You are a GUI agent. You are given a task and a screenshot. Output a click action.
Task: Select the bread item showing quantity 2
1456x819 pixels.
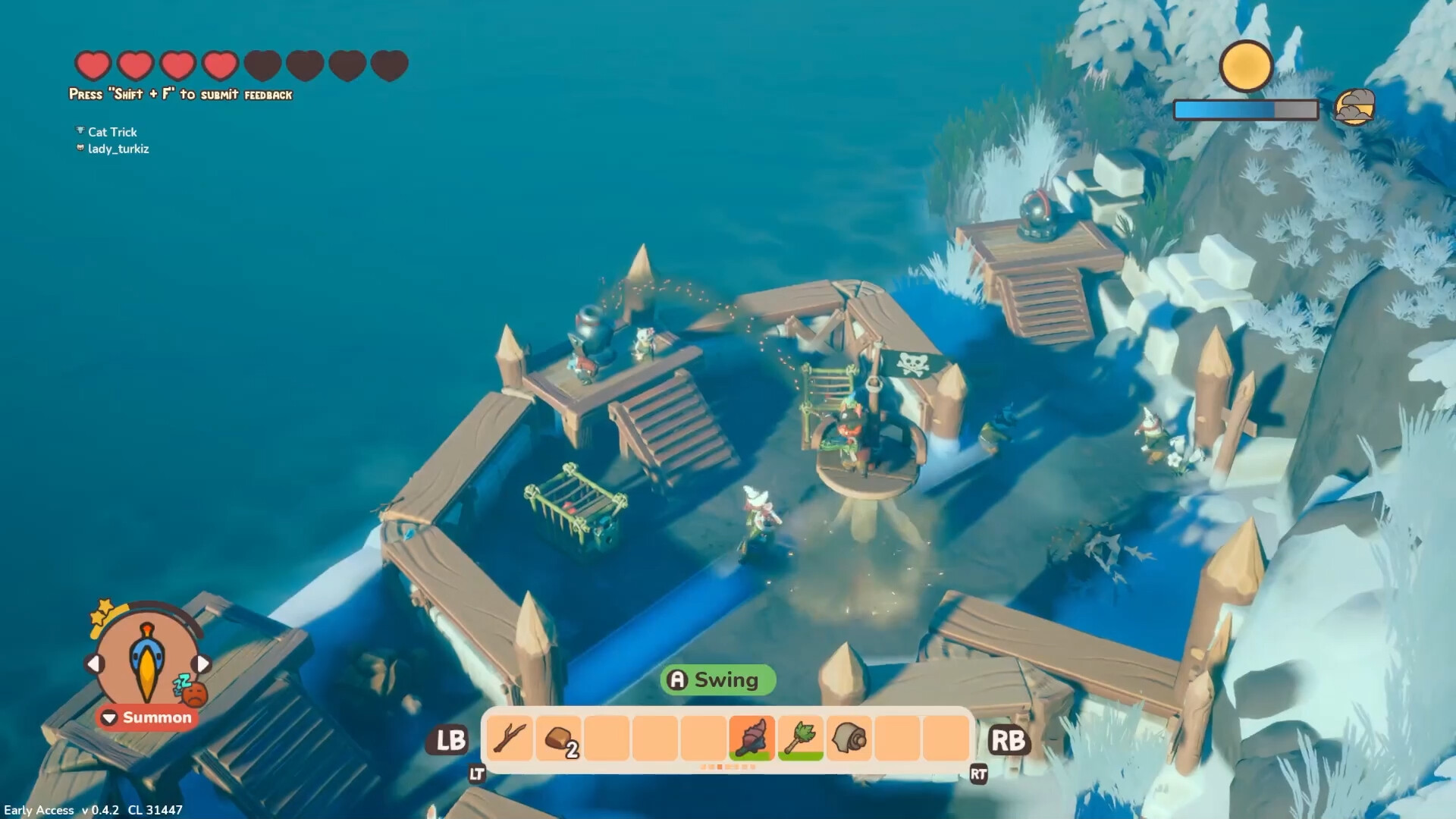click(558, 739)
